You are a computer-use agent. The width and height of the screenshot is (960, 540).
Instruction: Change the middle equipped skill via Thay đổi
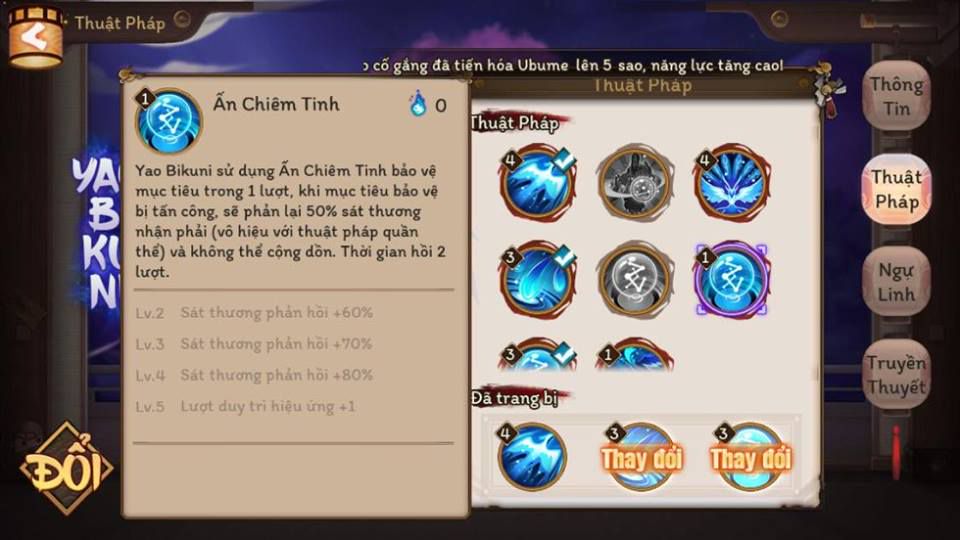641,458
